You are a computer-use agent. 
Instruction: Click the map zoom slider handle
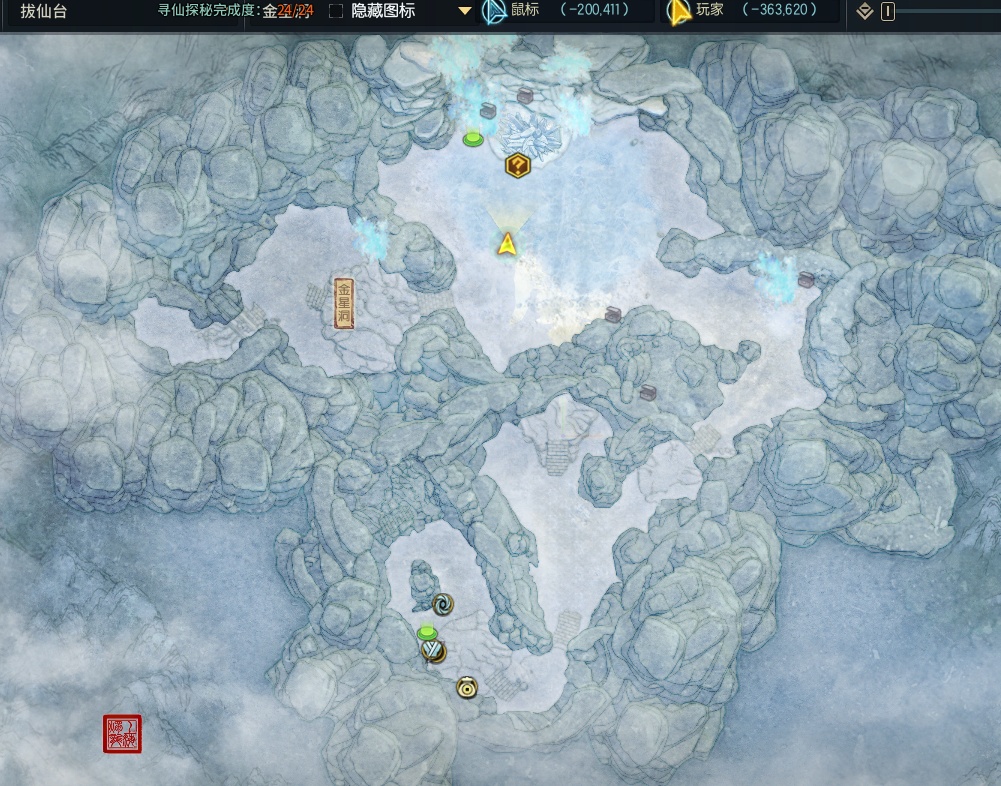click(888, 12)
